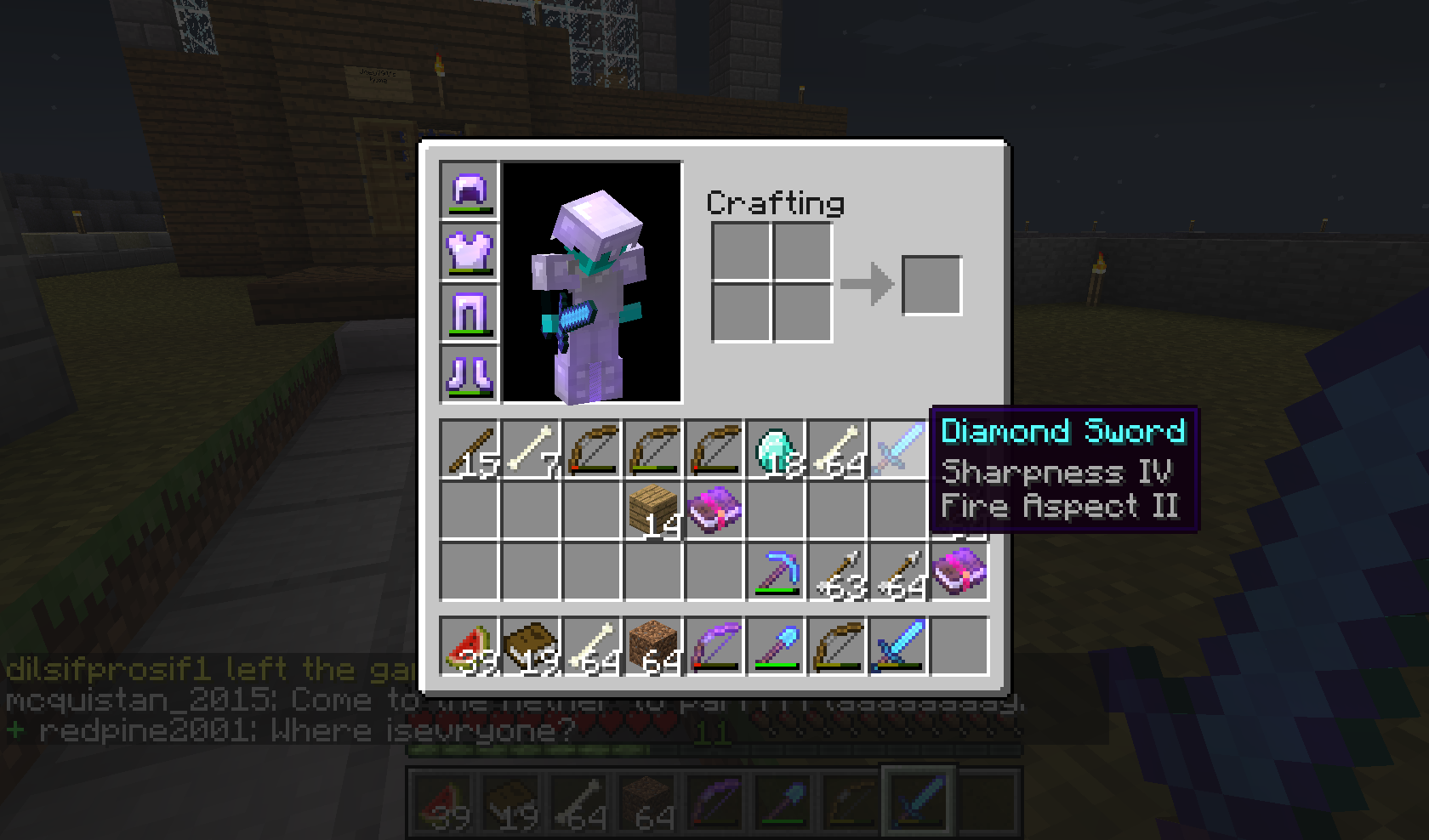Grab the bone stack of 64 in top row
The width and height of the screenshot is (1429, 840).
click(x=835, y=449)
